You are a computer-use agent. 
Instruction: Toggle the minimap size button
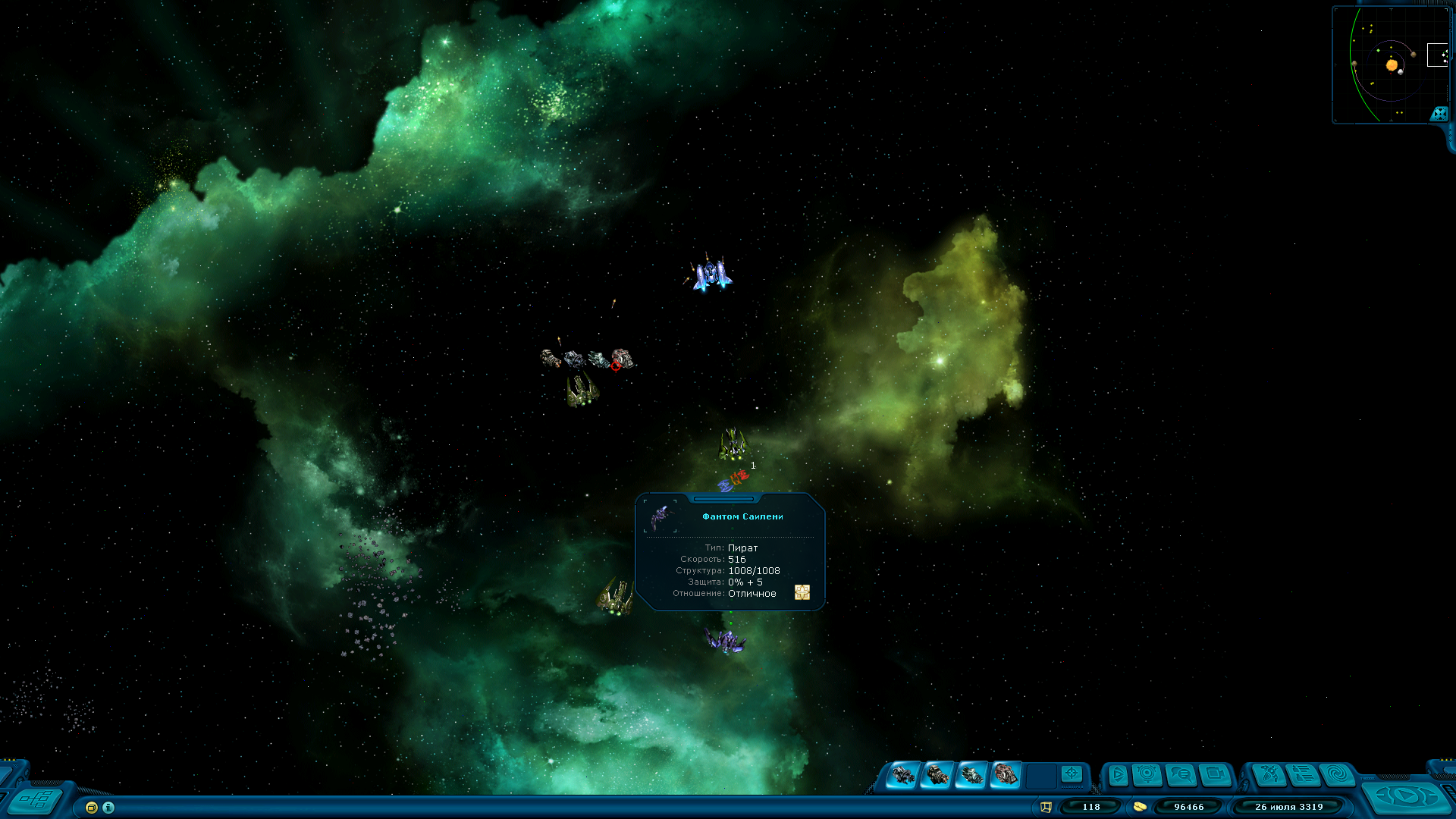tap(1439, 114)
